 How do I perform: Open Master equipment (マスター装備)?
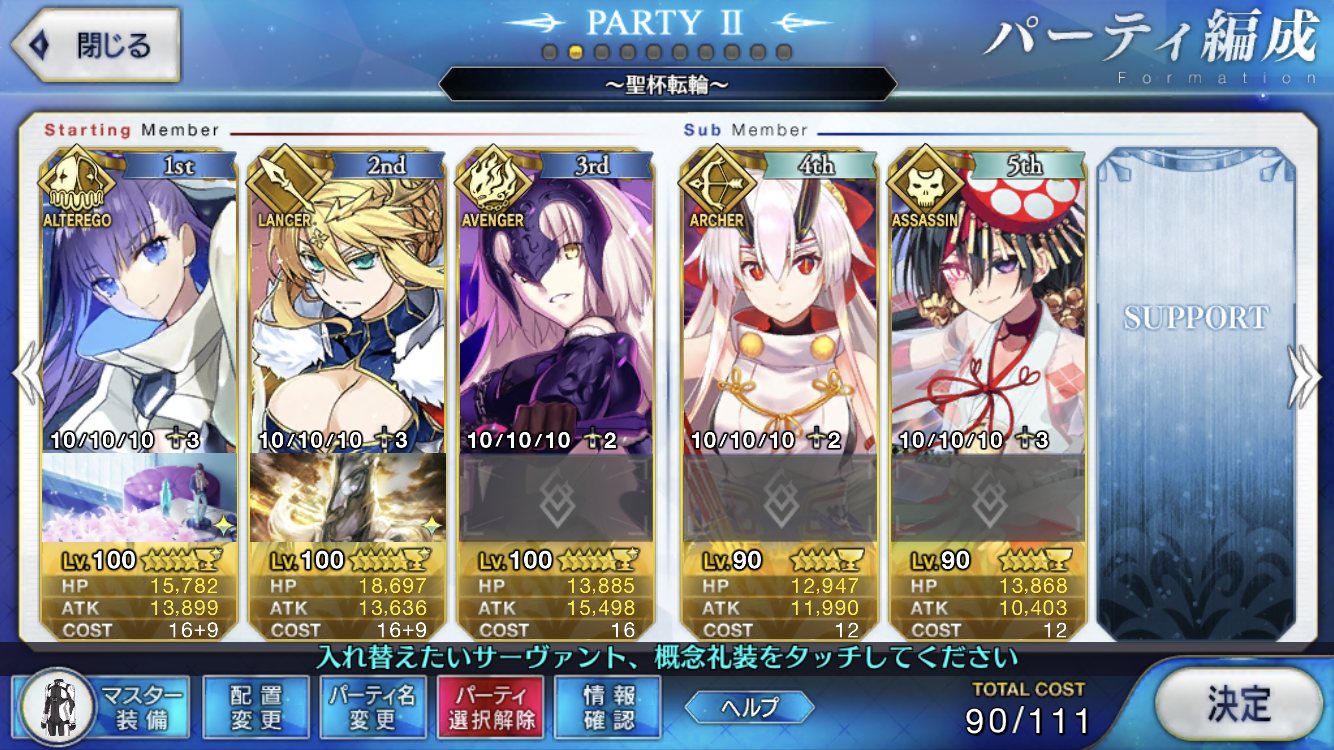click(x=98, y=707)
